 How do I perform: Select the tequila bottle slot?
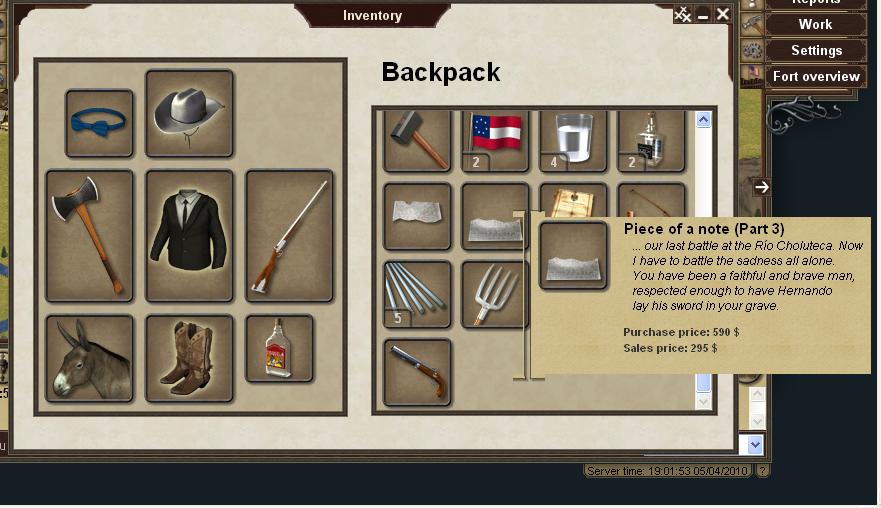point(279,348)
